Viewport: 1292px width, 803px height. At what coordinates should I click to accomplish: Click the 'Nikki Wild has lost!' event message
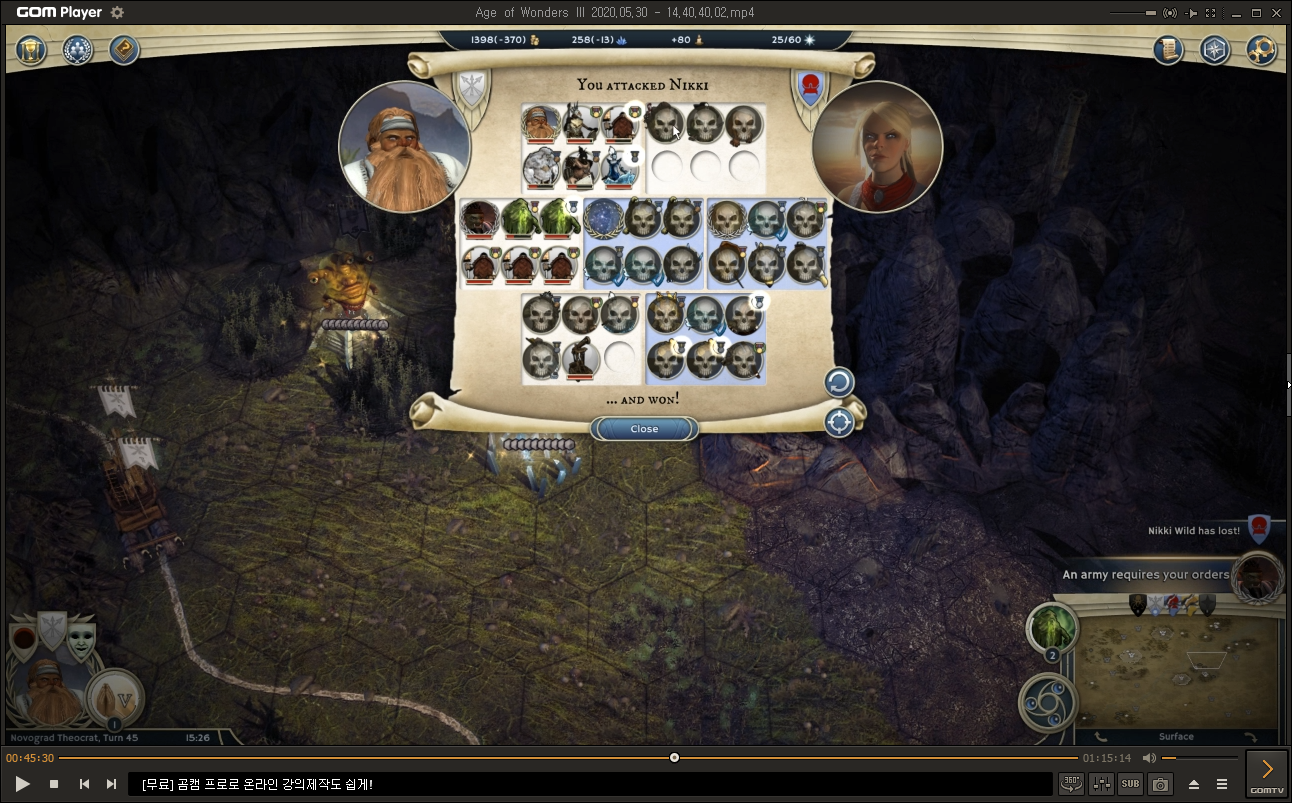point(1194,531)
